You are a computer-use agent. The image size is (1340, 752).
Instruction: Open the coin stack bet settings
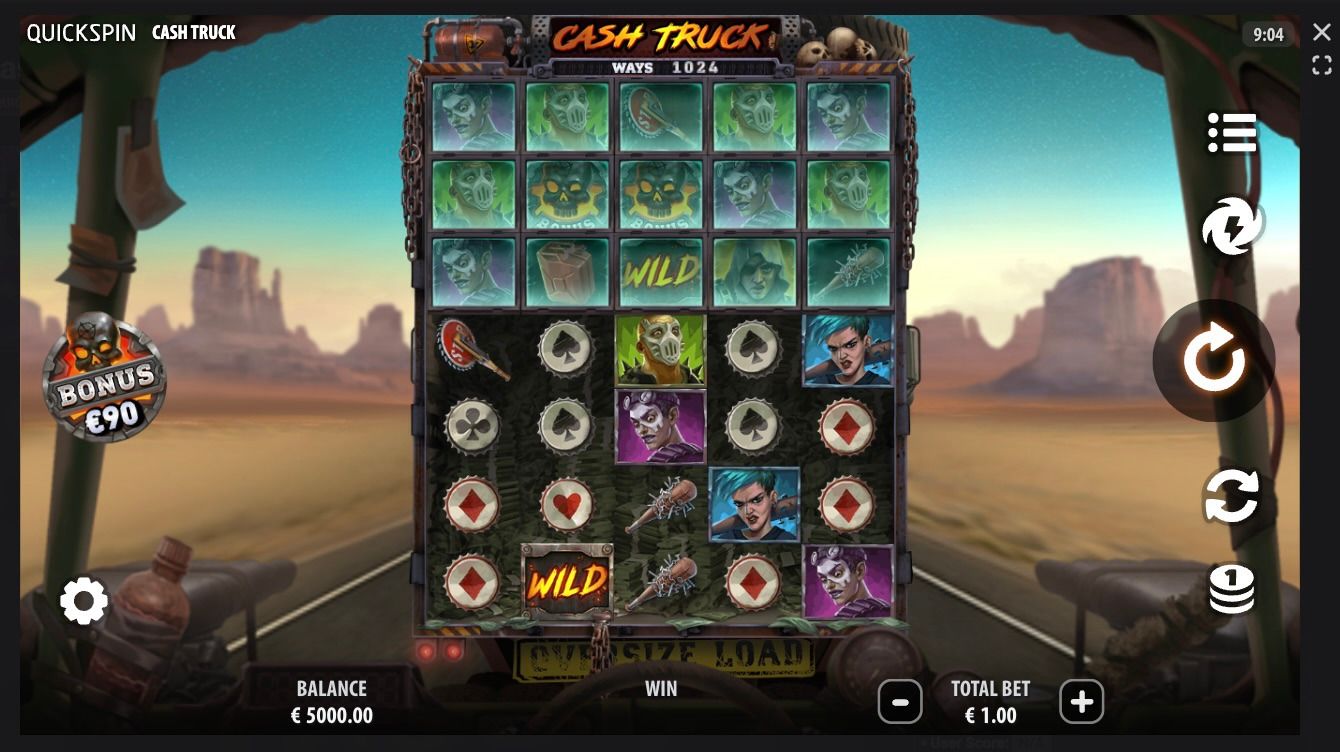pyautogui.click(x=1231, y=588)
